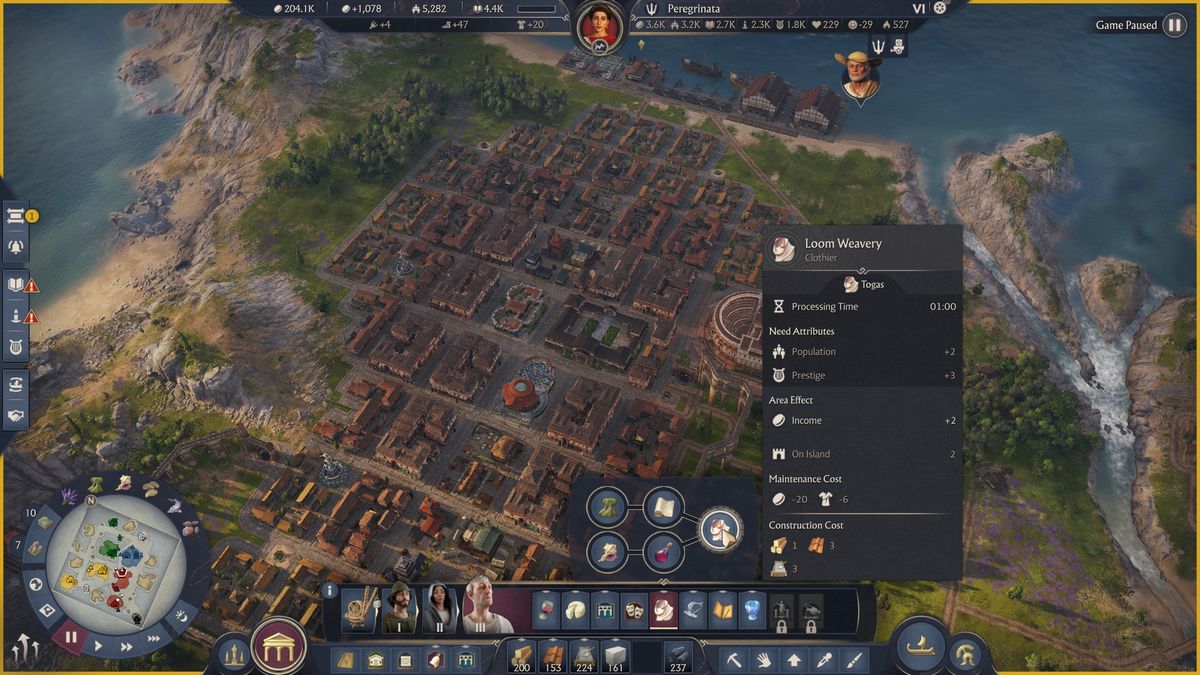Open the handshake diplomacy menu
Screen dimensions: 1200x675
[x=16, y=415]
